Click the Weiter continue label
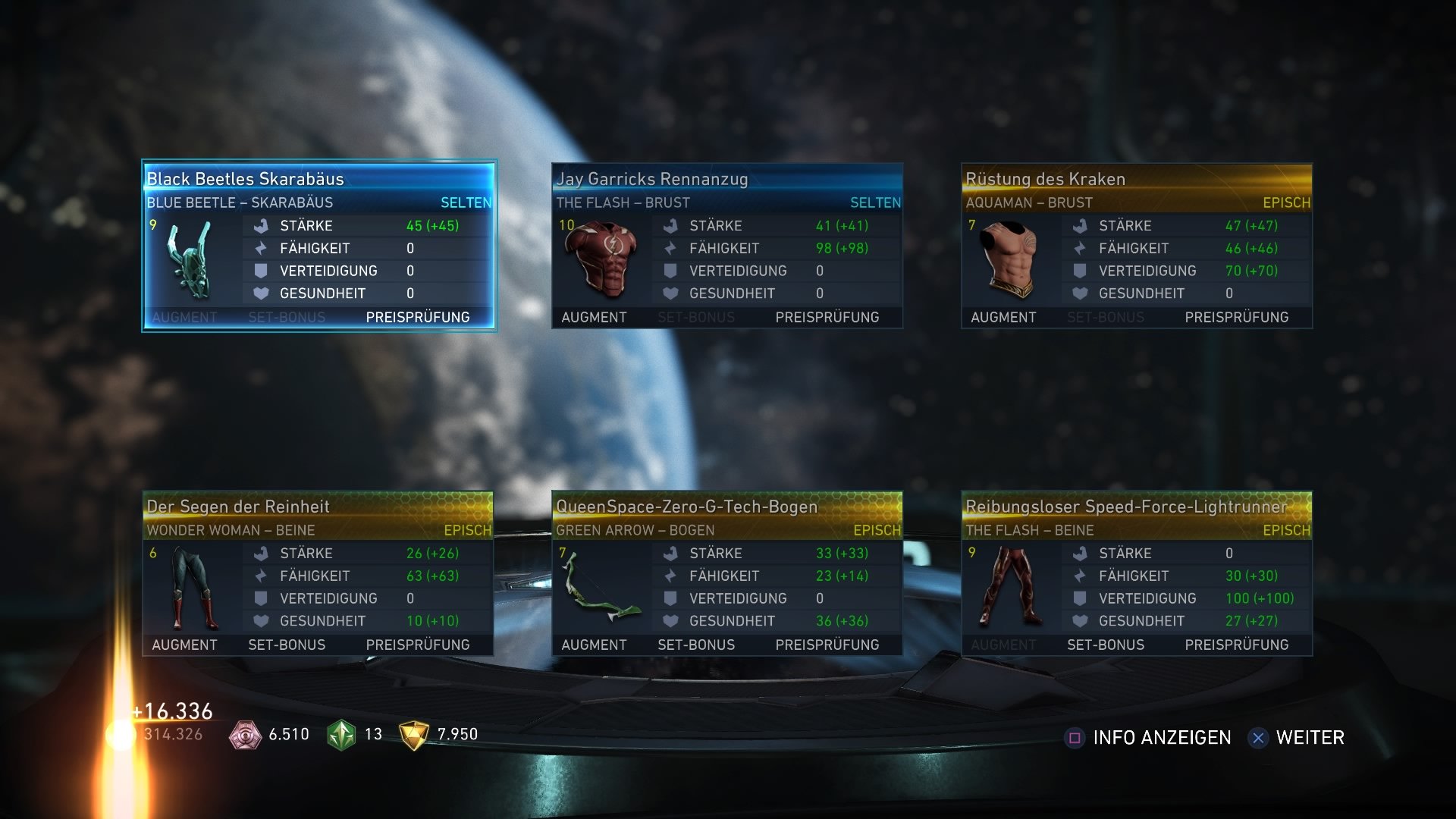This screenshot has width=1456, height=819. (1310, 737)
